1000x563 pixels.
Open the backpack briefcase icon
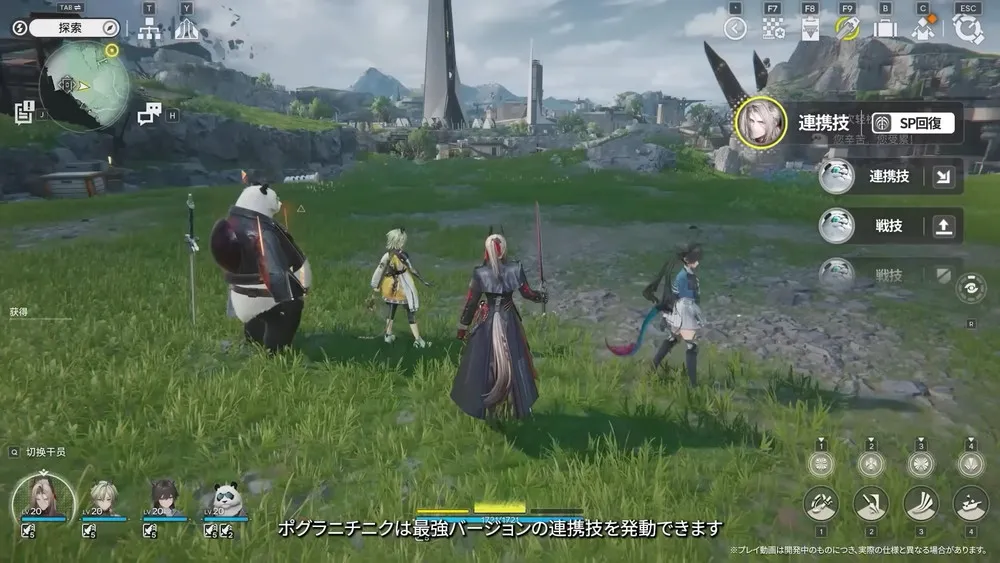[x=885, y=28]
